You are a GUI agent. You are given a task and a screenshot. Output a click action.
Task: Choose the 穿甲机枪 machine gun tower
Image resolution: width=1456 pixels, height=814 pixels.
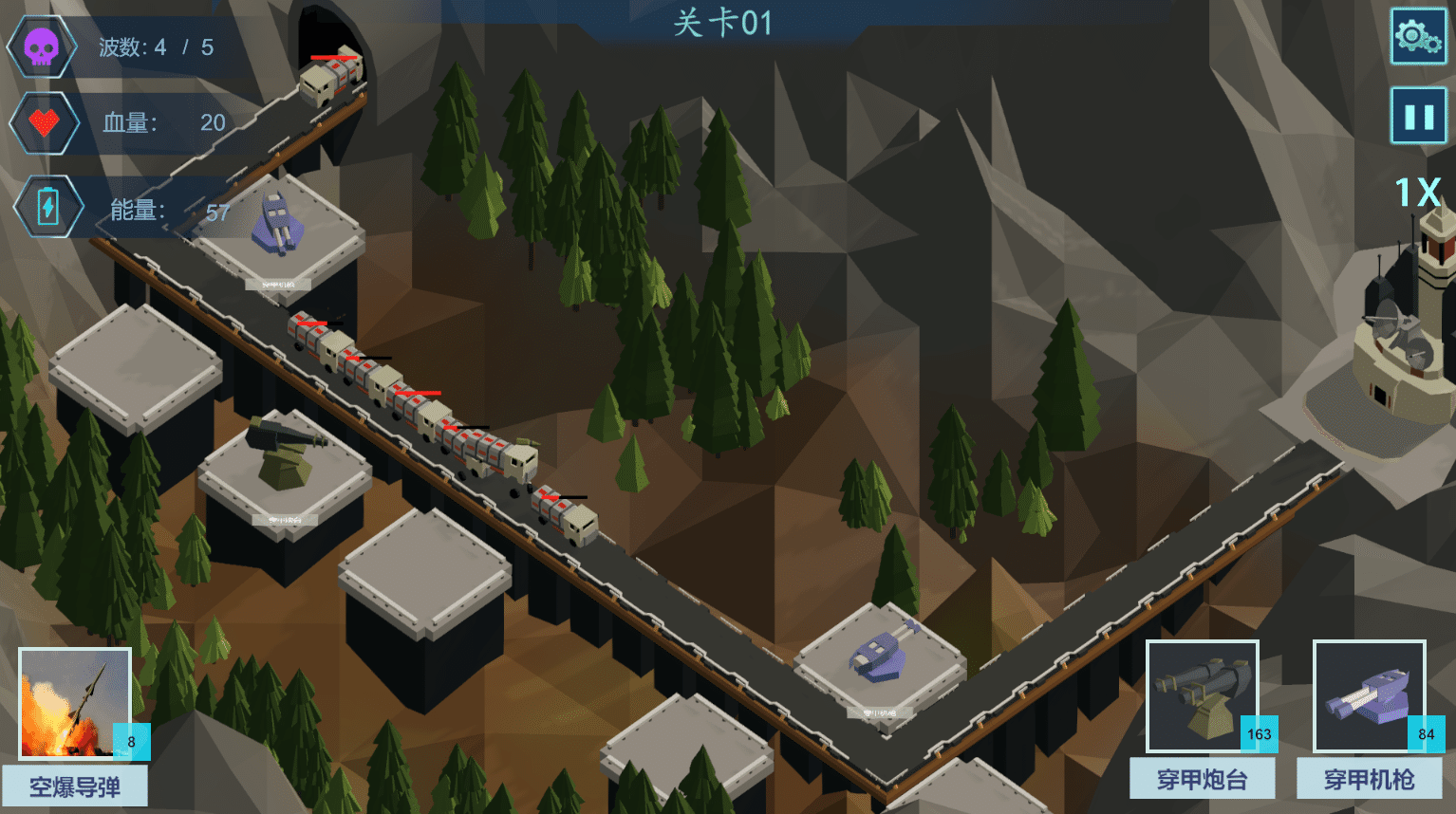(1369, 697)
